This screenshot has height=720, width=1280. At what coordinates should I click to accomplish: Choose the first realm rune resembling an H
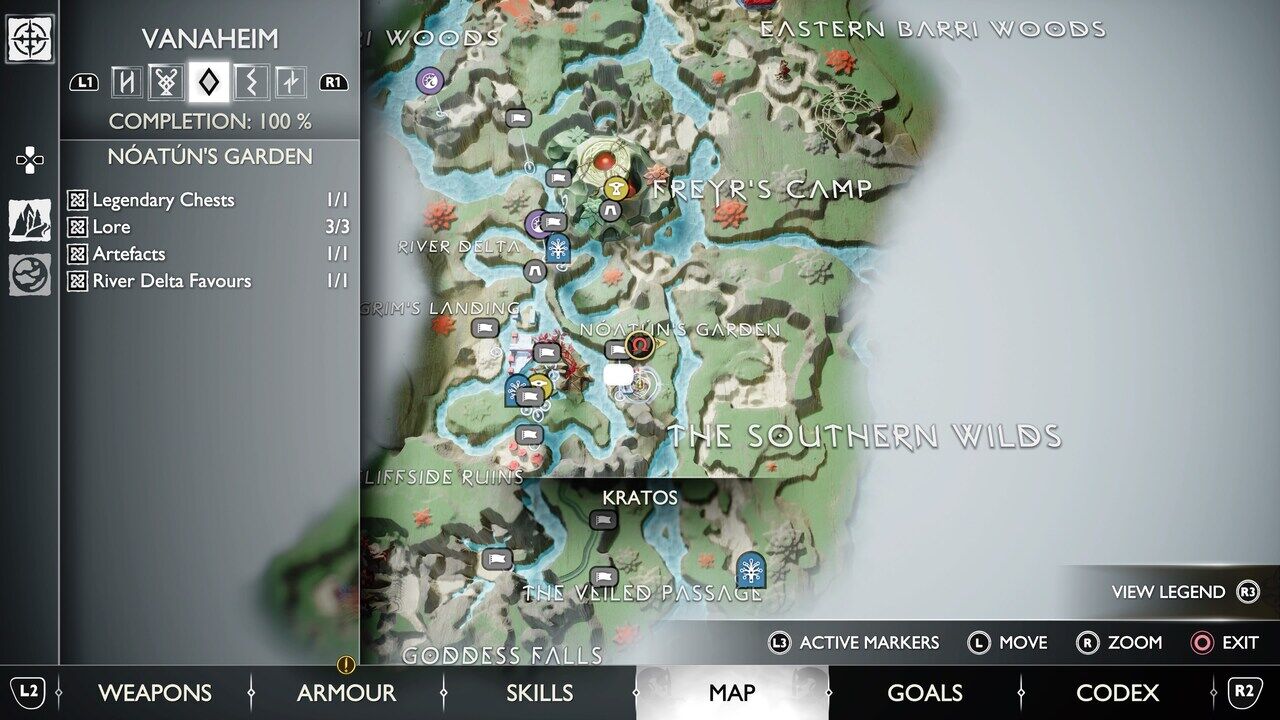coord(126,82)
